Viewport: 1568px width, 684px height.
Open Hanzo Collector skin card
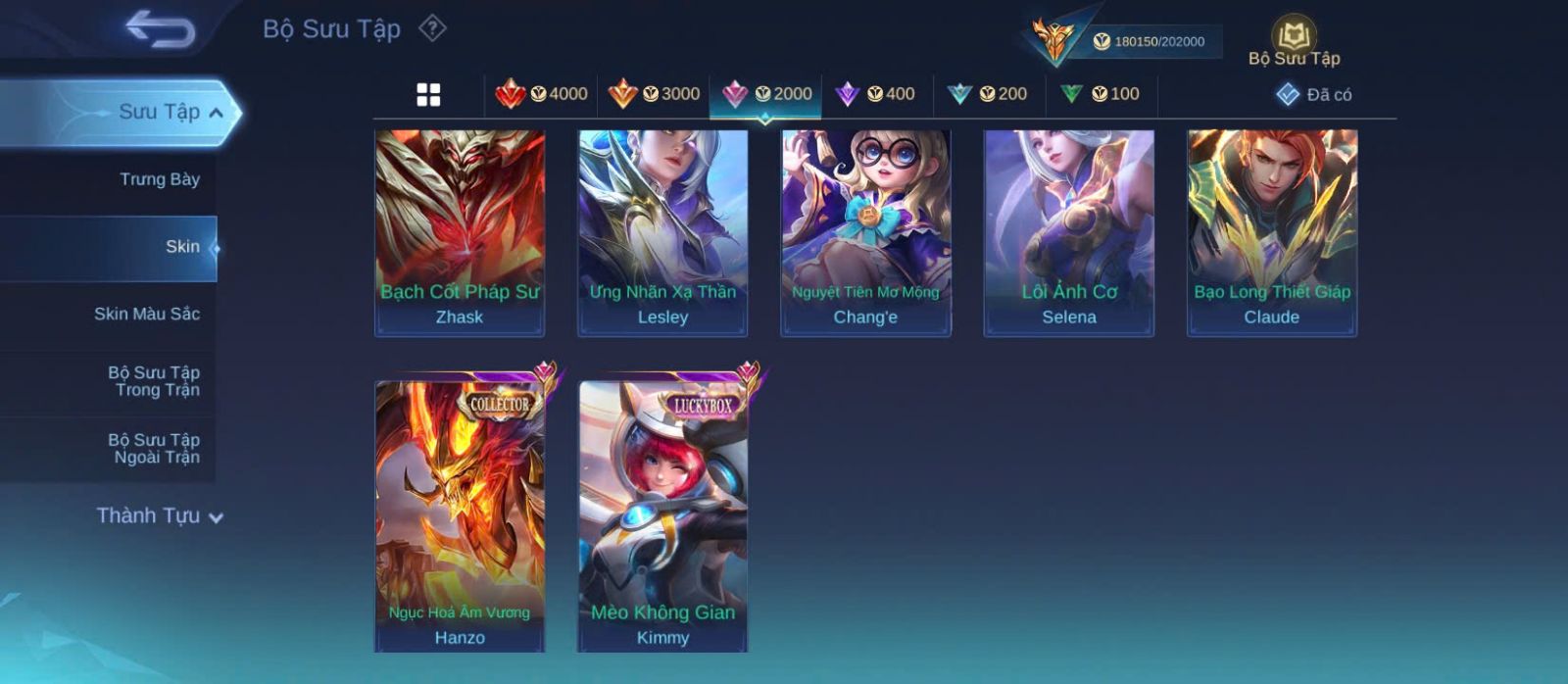(x=460, y=514)
